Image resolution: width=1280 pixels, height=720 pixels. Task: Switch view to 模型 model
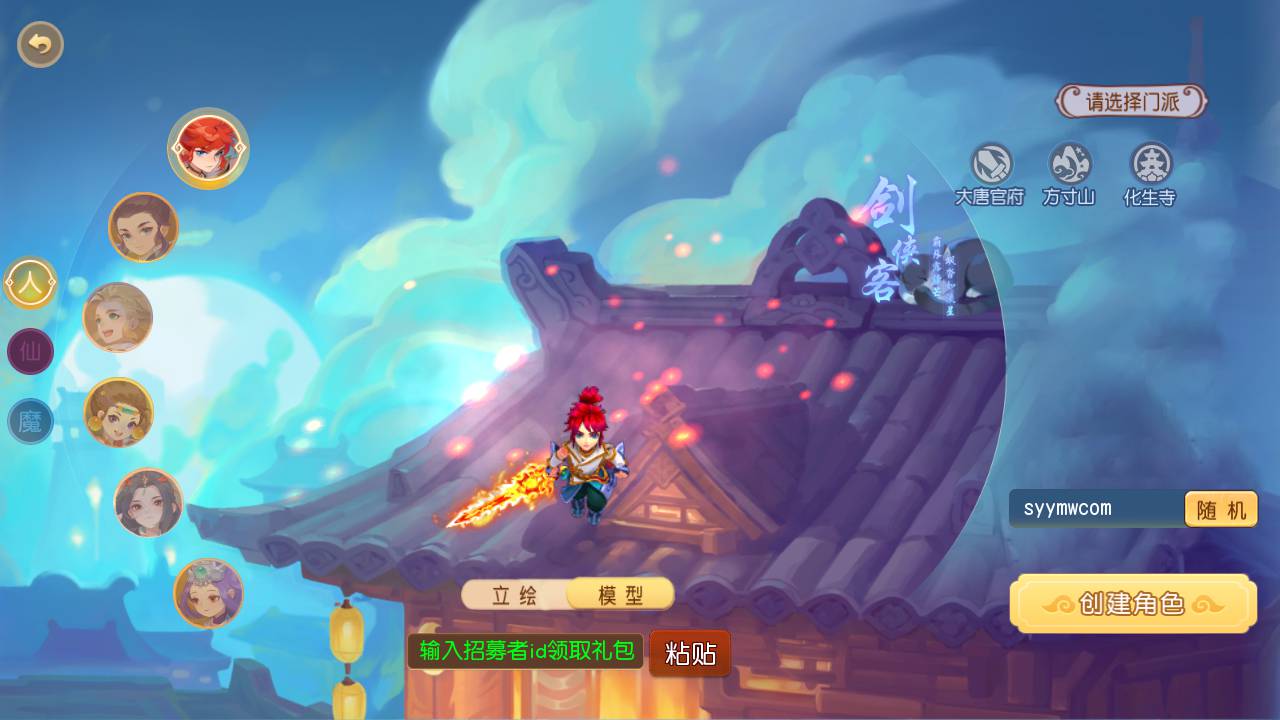tap(620, 595)
